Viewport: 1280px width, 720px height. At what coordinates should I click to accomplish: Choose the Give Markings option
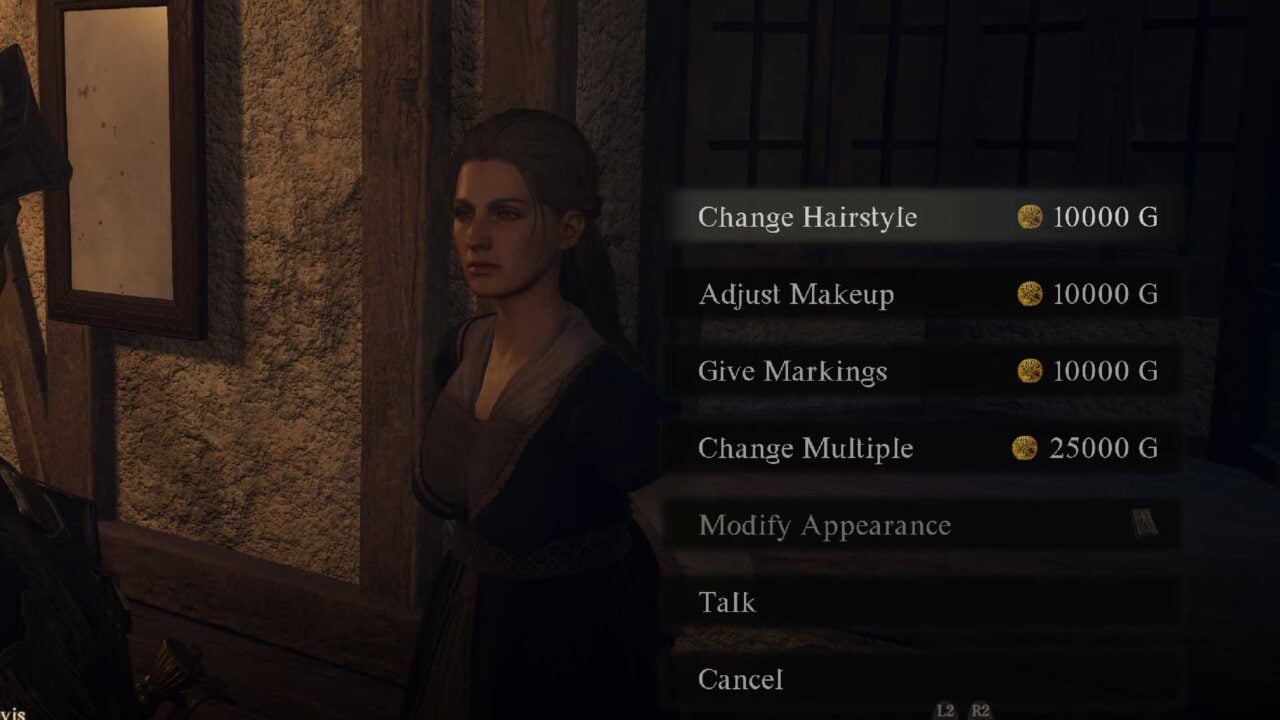point(794,371)
